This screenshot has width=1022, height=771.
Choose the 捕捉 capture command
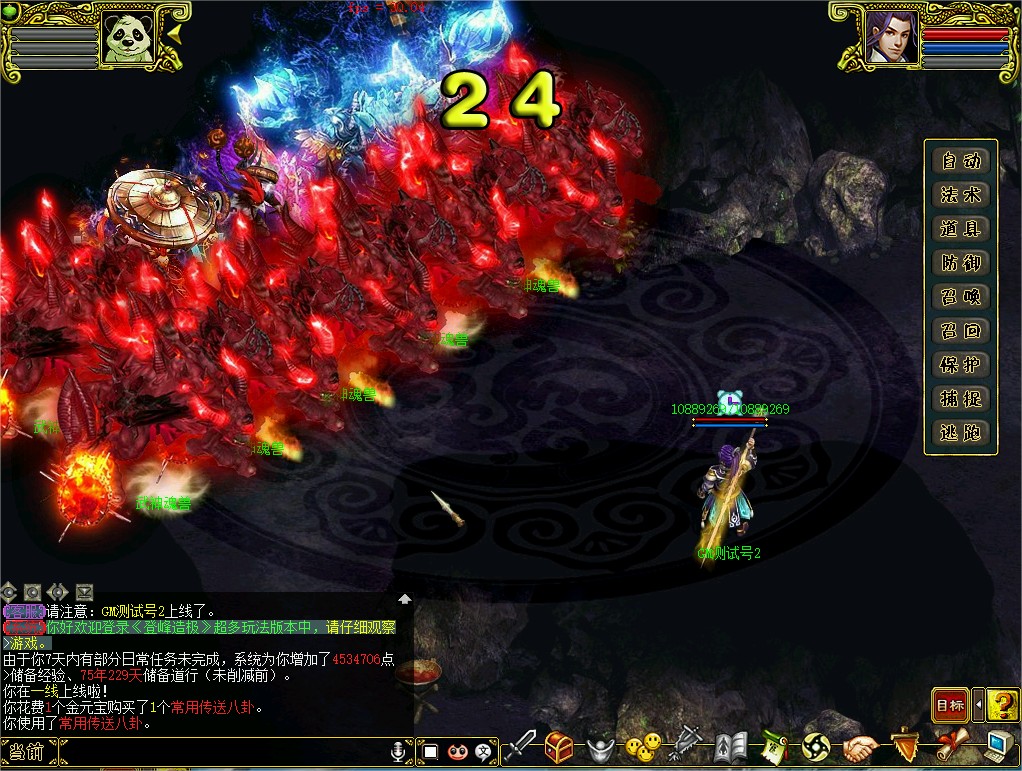960,399
